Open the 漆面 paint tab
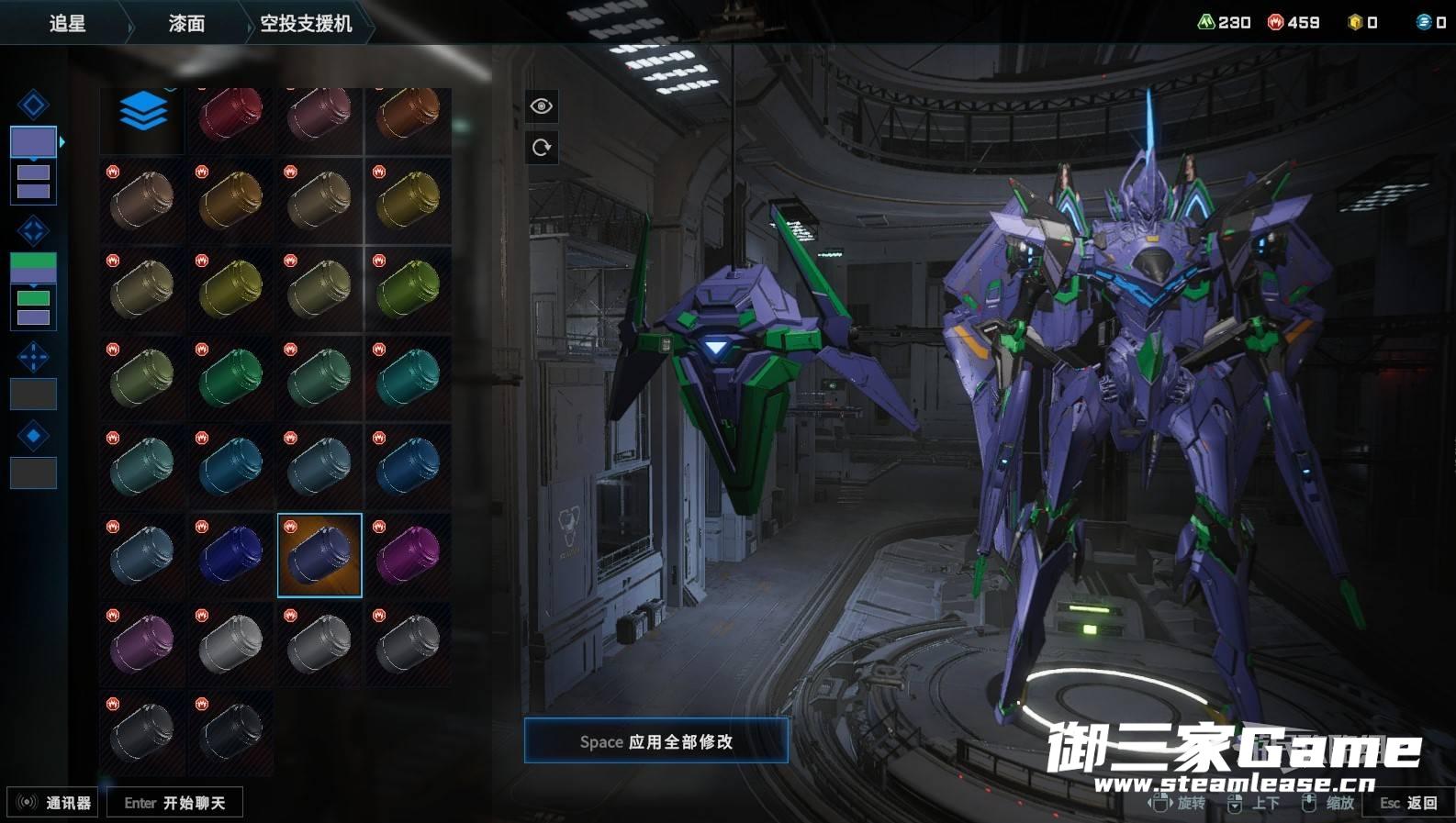Image resolution: width=1456 pixels, height=823 pixels. [x=186, y=23]
